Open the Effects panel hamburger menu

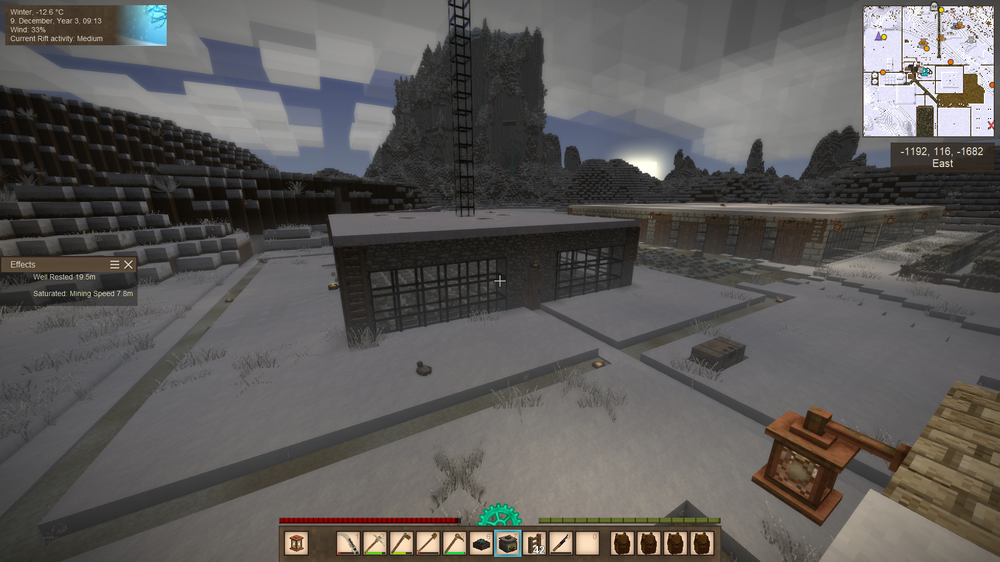click(115, 264)
